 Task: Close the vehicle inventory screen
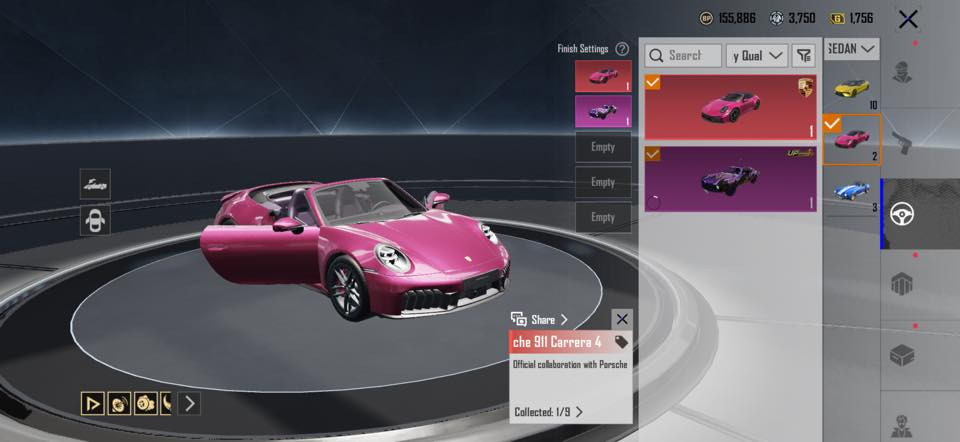coord(908,18)
